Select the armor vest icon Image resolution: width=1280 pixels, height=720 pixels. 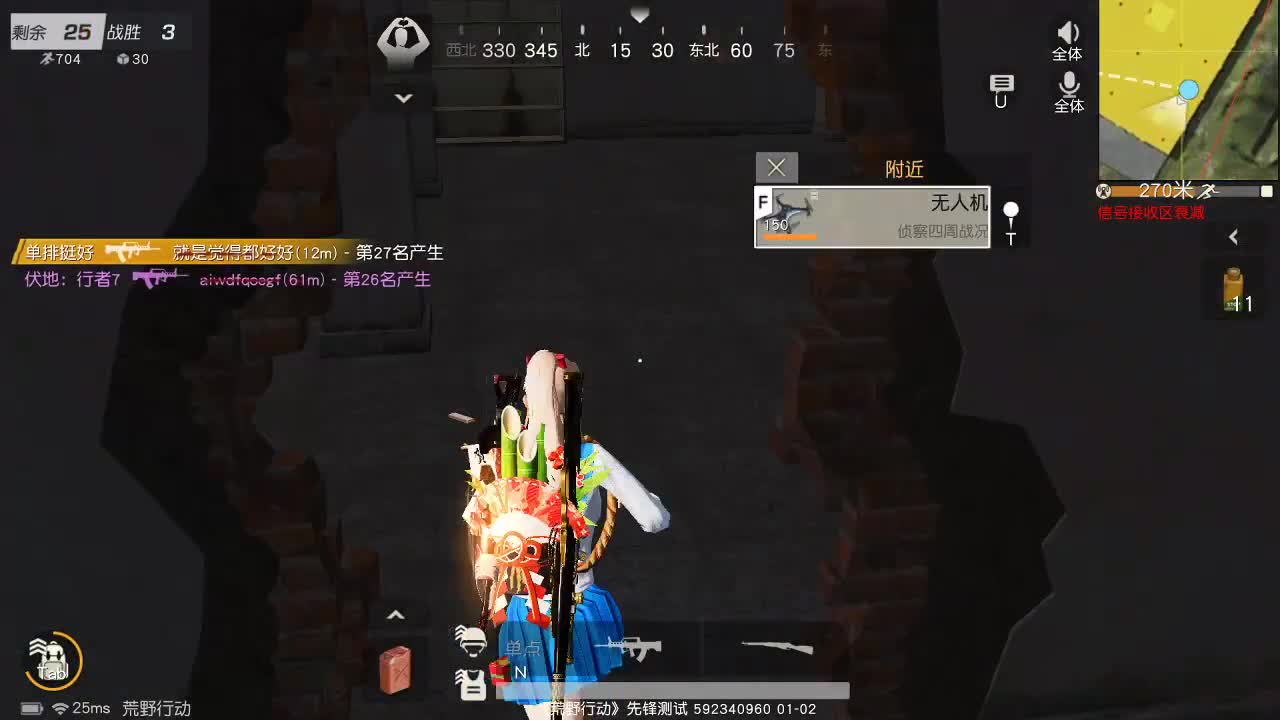pyautogui.click(x=471, y=684)
